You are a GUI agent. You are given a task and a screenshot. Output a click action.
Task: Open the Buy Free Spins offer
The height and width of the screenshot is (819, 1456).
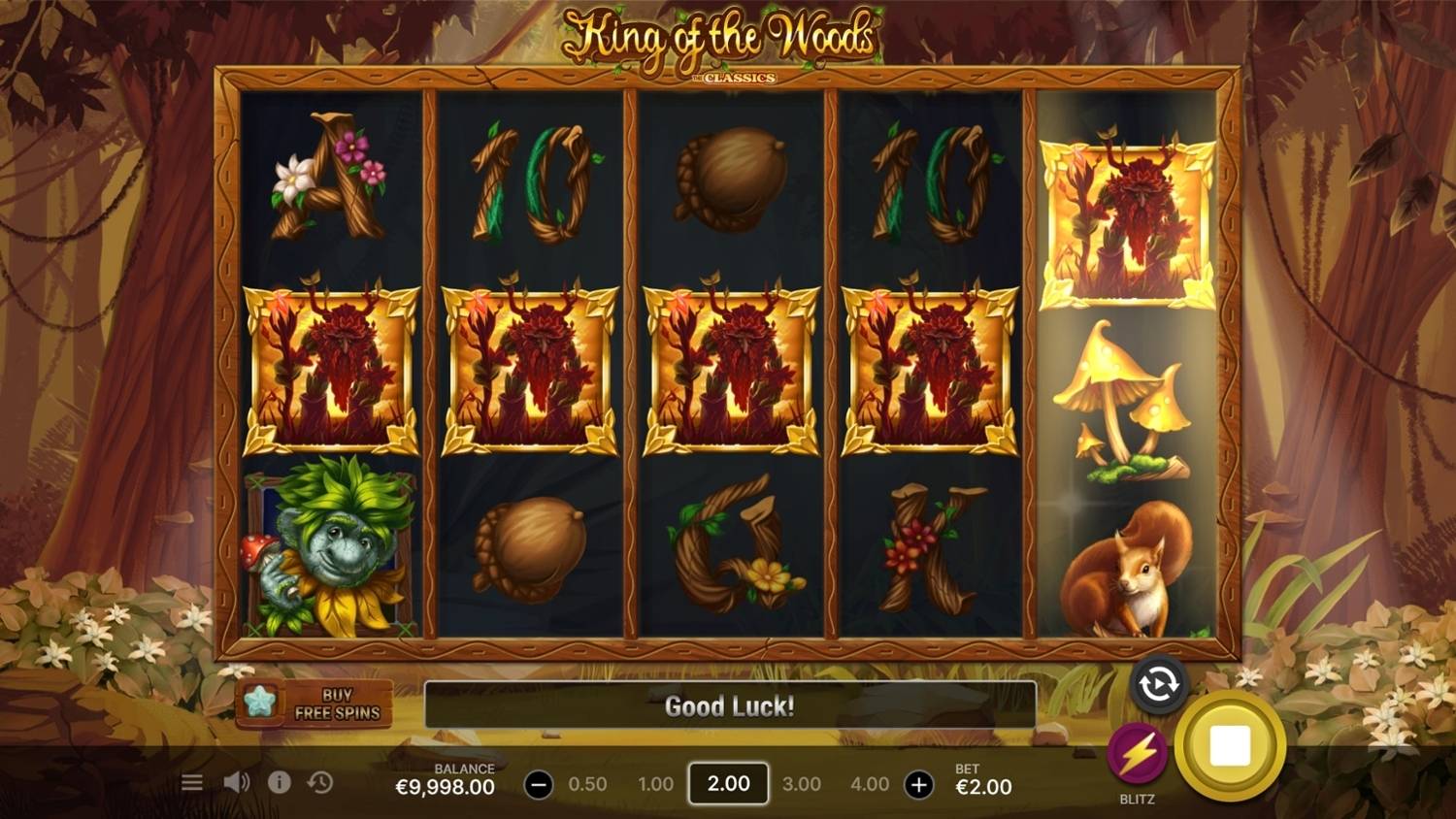314,704
